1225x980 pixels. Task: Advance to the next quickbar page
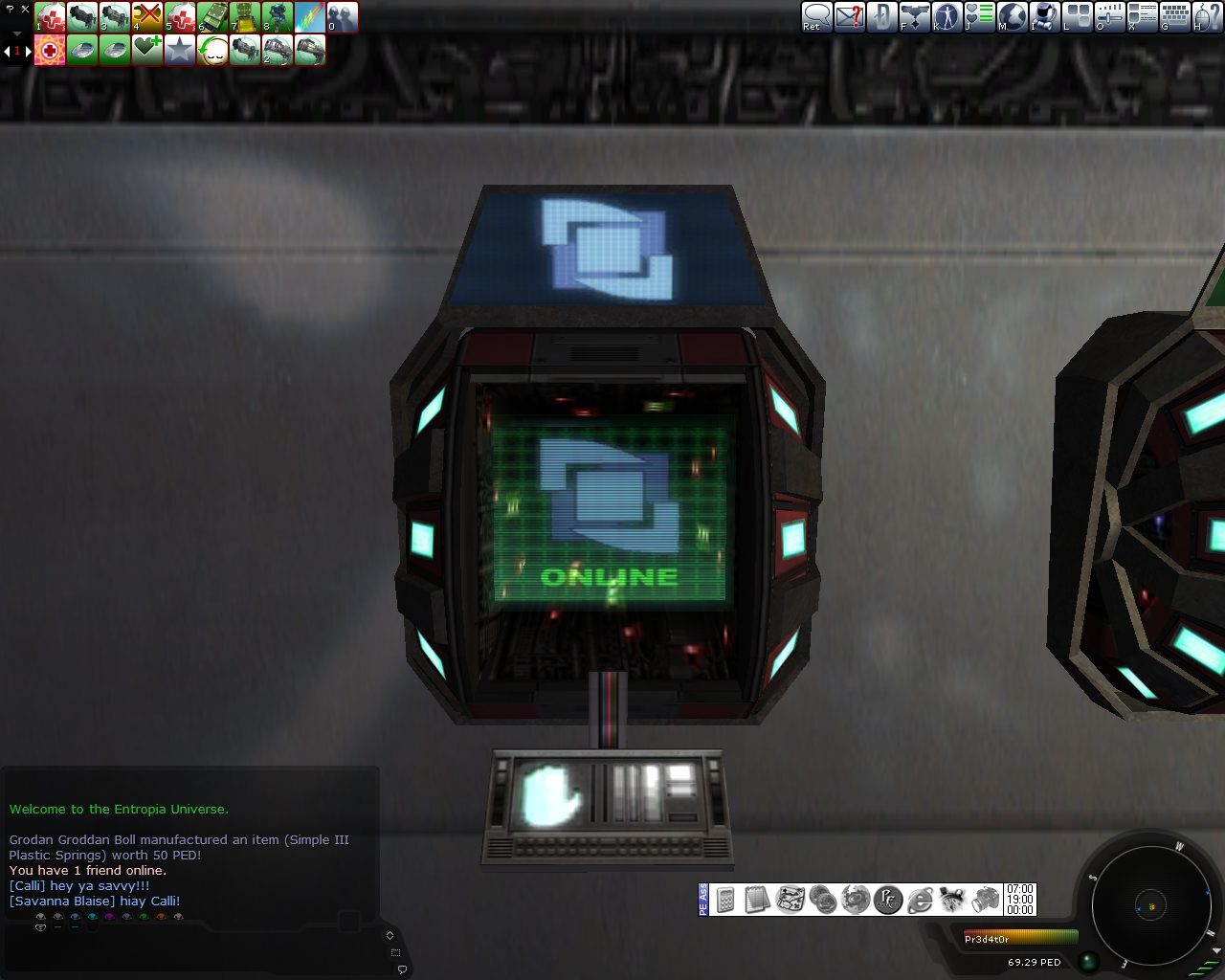[x=28, y=50]
